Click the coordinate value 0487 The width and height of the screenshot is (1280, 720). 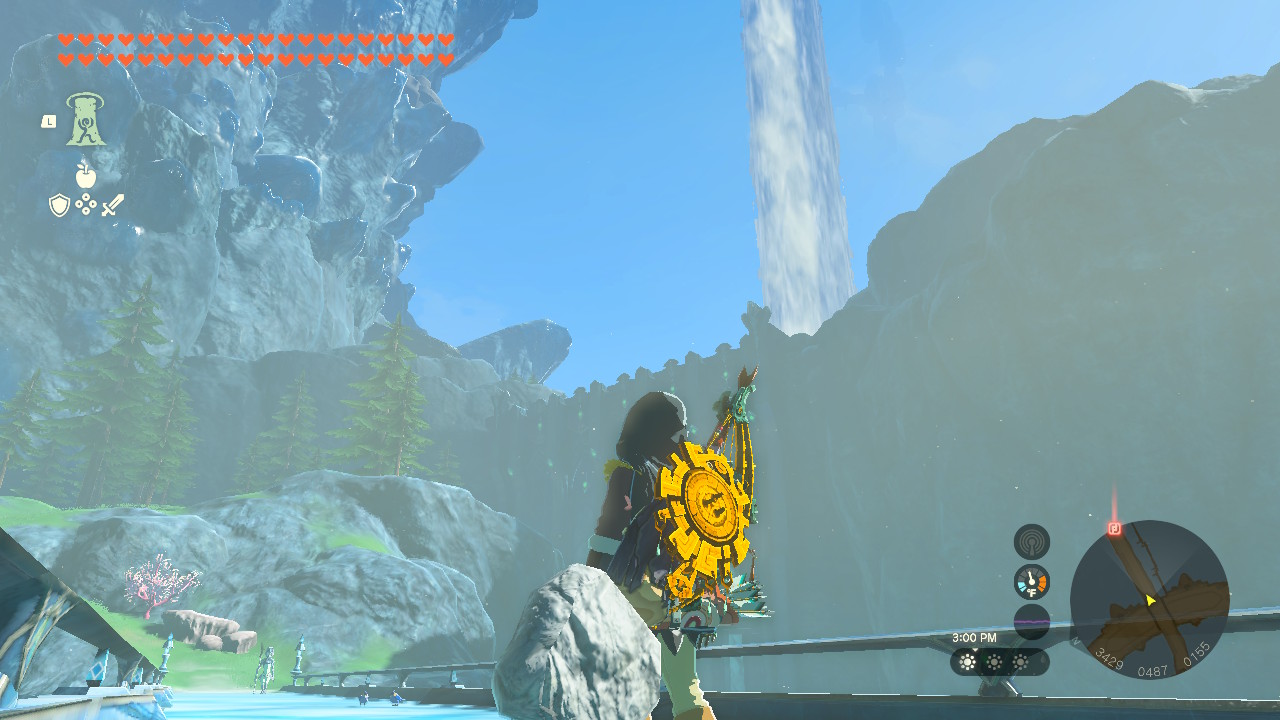tap(1154, 670)
